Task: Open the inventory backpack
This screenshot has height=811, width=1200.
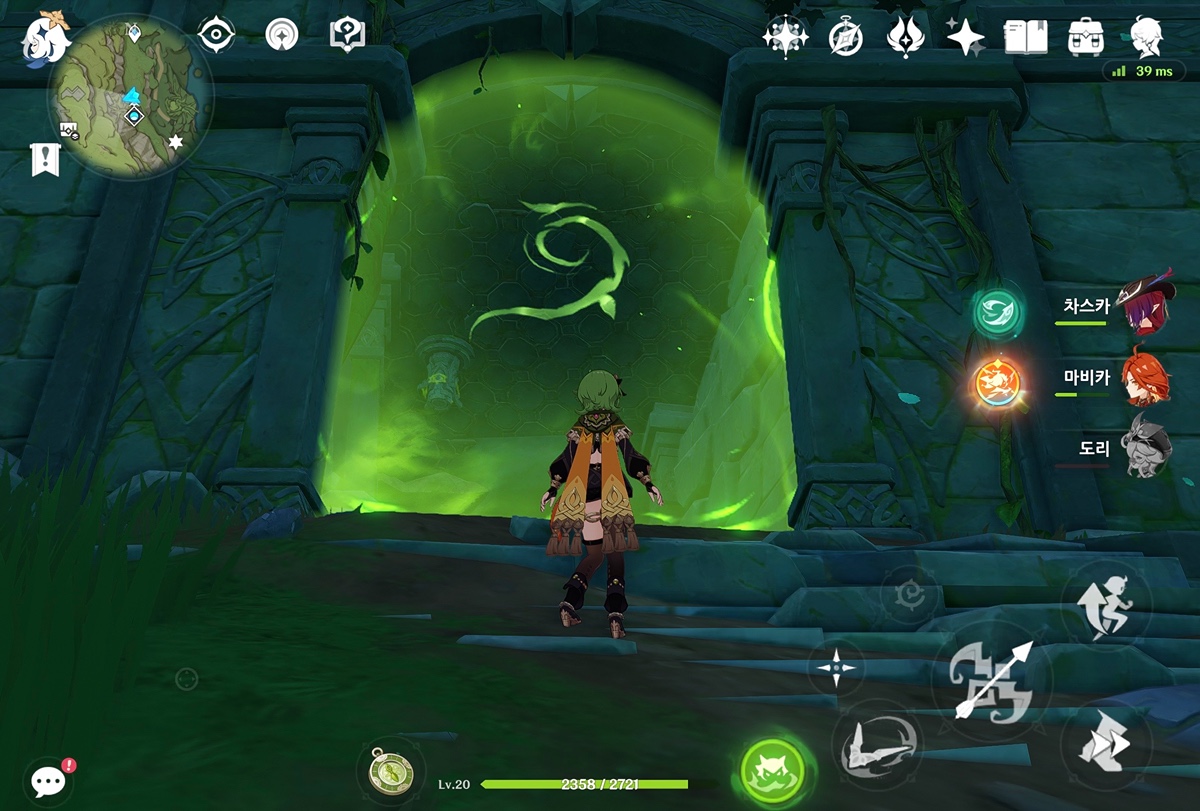Action: click(x=1085, y=37)
